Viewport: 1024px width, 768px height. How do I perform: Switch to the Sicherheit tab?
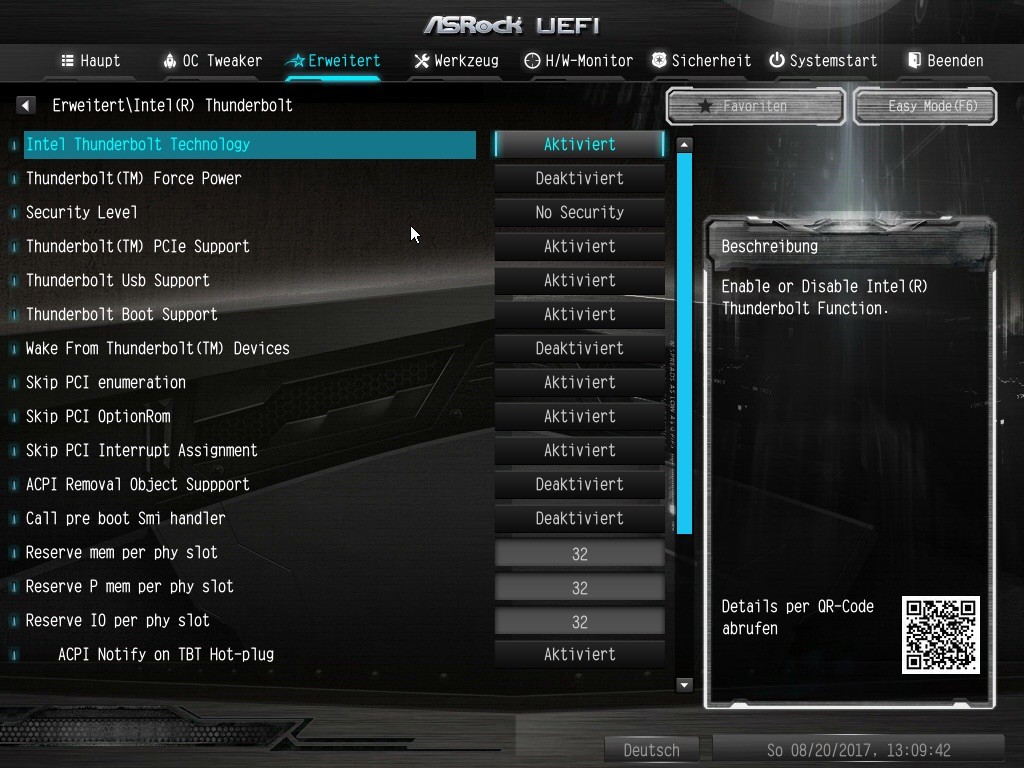pyautogui.click(x=701, y=61)
